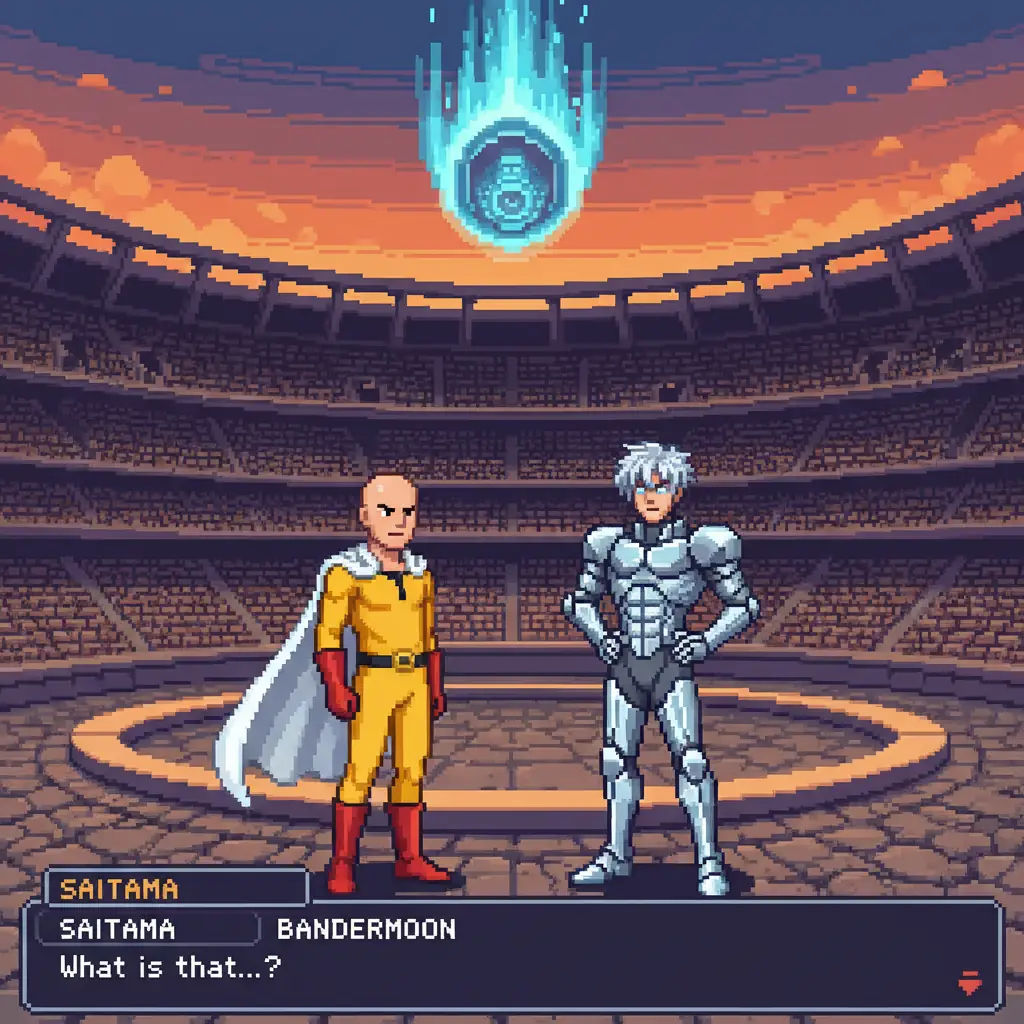Image resolution: width=1024 pixels, height=1024 pixels.
Task: Click the orange SAITAMA name tab
Action: 120,888
